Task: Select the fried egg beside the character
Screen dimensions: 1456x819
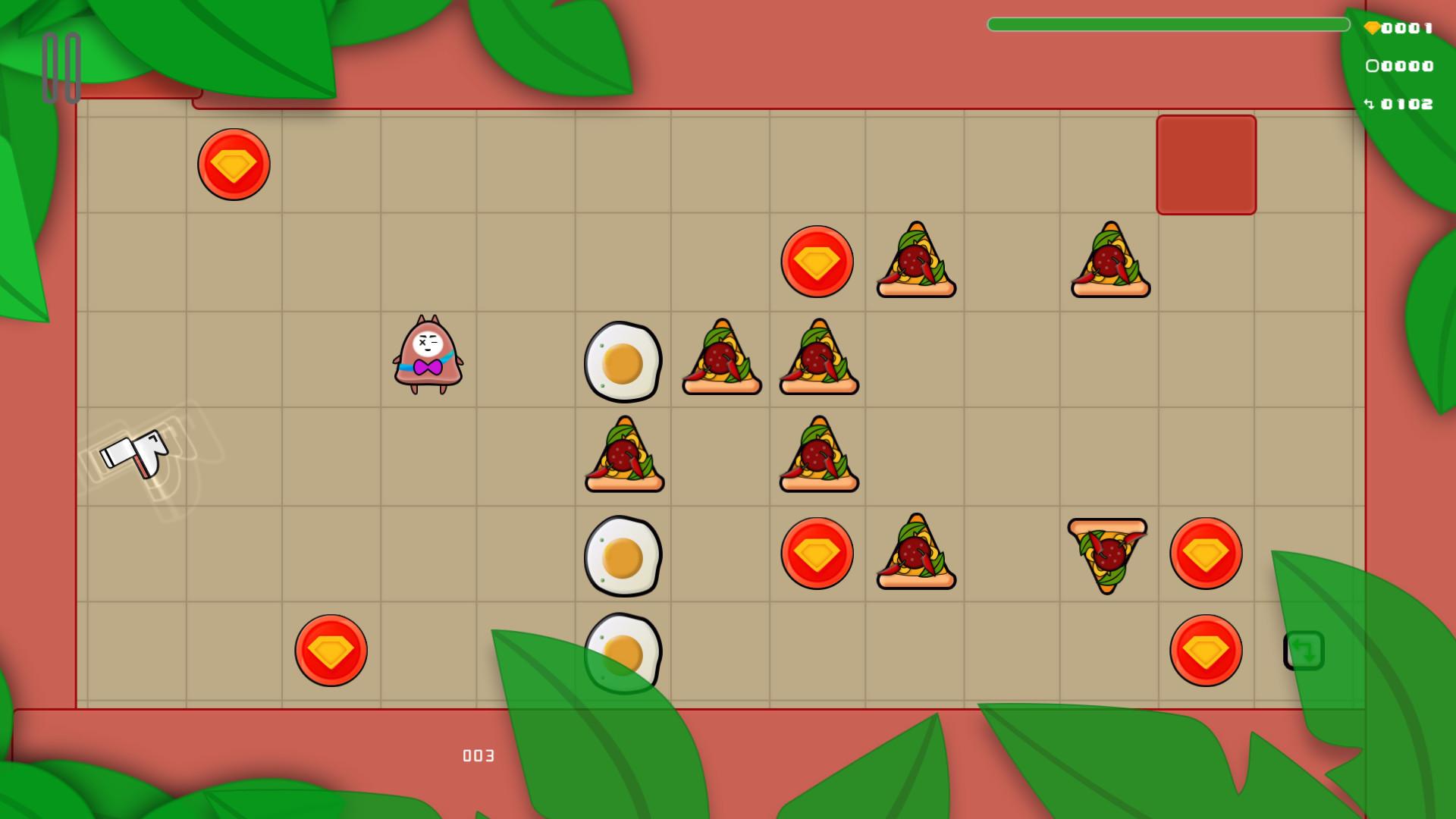Action: [623, 362]
